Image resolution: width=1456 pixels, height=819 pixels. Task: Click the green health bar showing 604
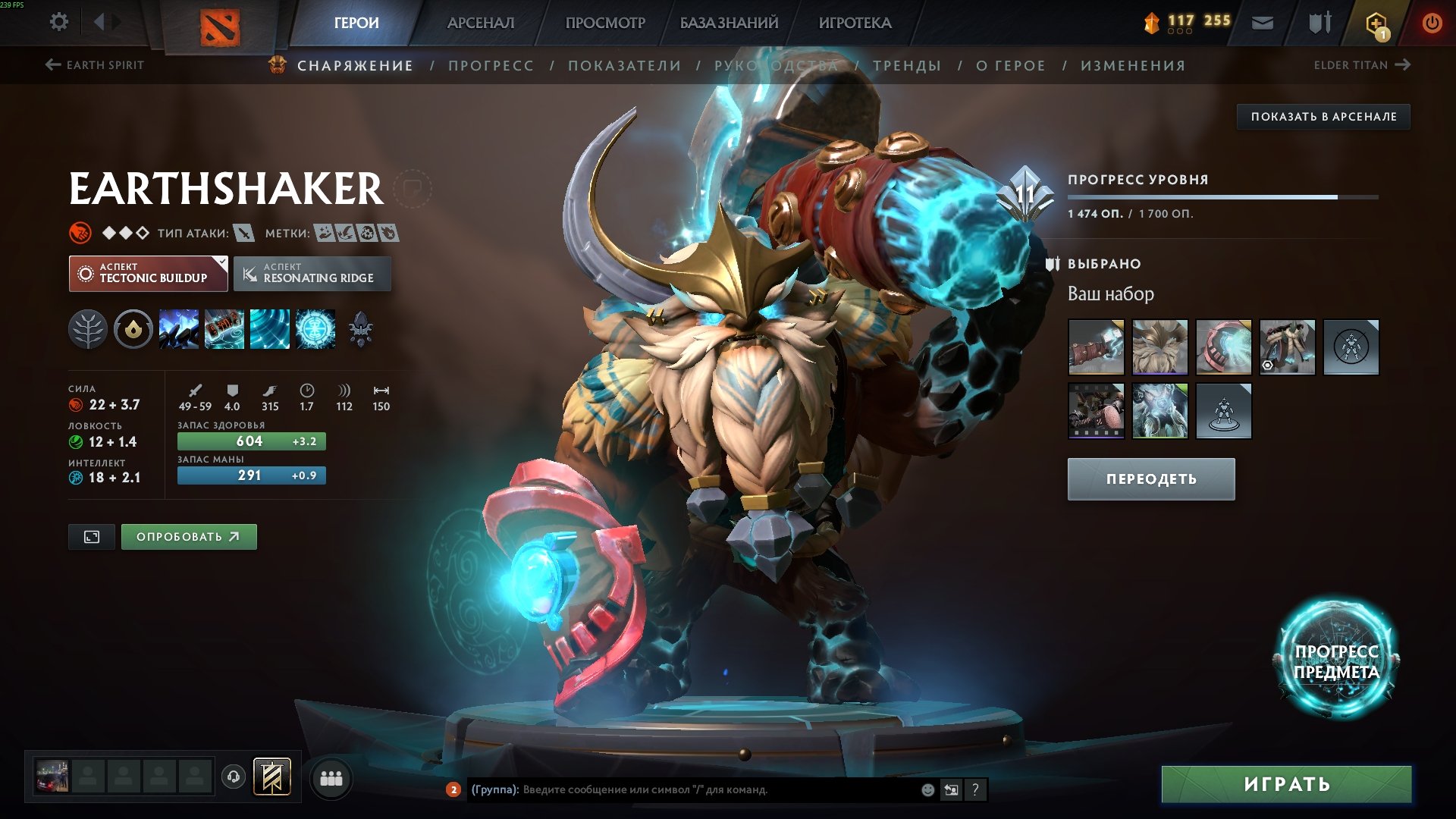(x=251, y=441)
